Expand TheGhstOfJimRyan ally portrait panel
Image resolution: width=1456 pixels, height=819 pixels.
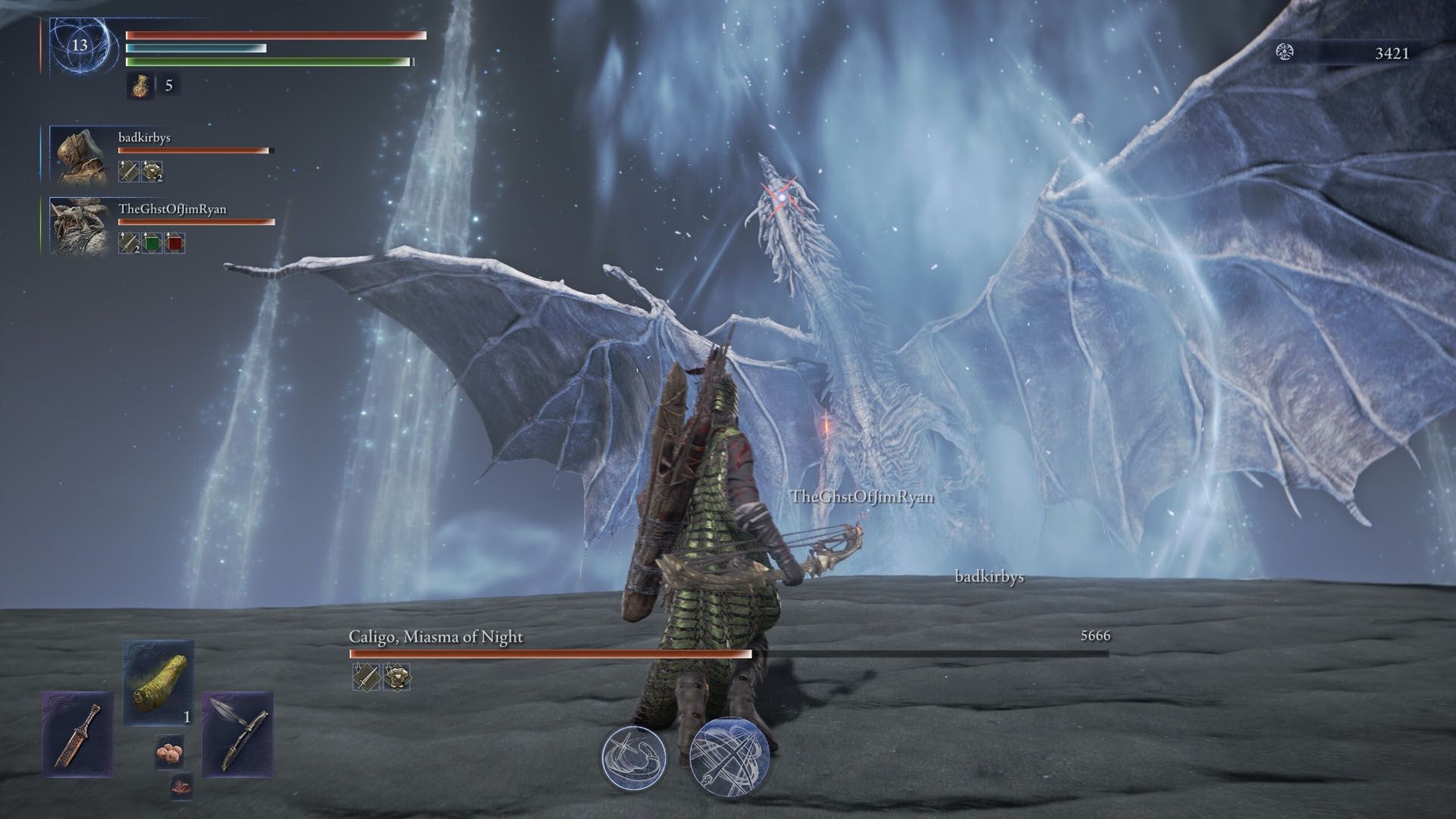(x=80, y=227)
